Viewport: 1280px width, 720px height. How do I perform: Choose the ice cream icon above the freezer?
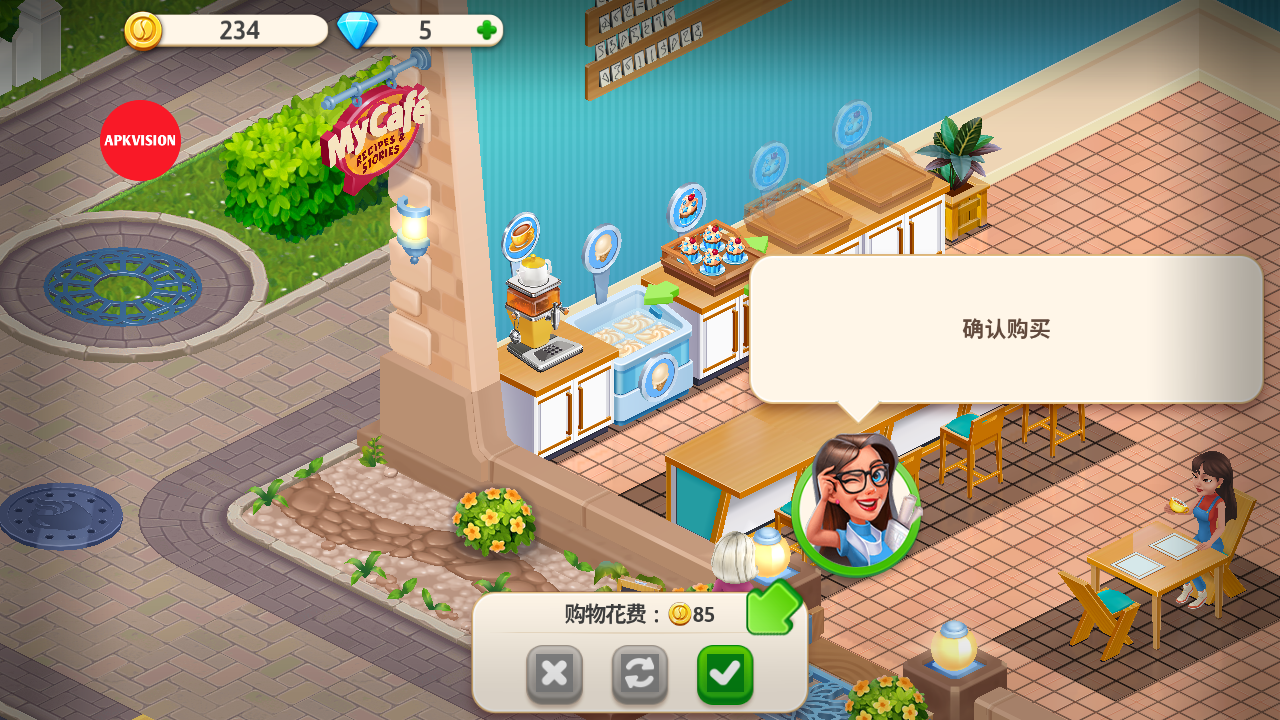pyautogui.click(x=602, y=249)
